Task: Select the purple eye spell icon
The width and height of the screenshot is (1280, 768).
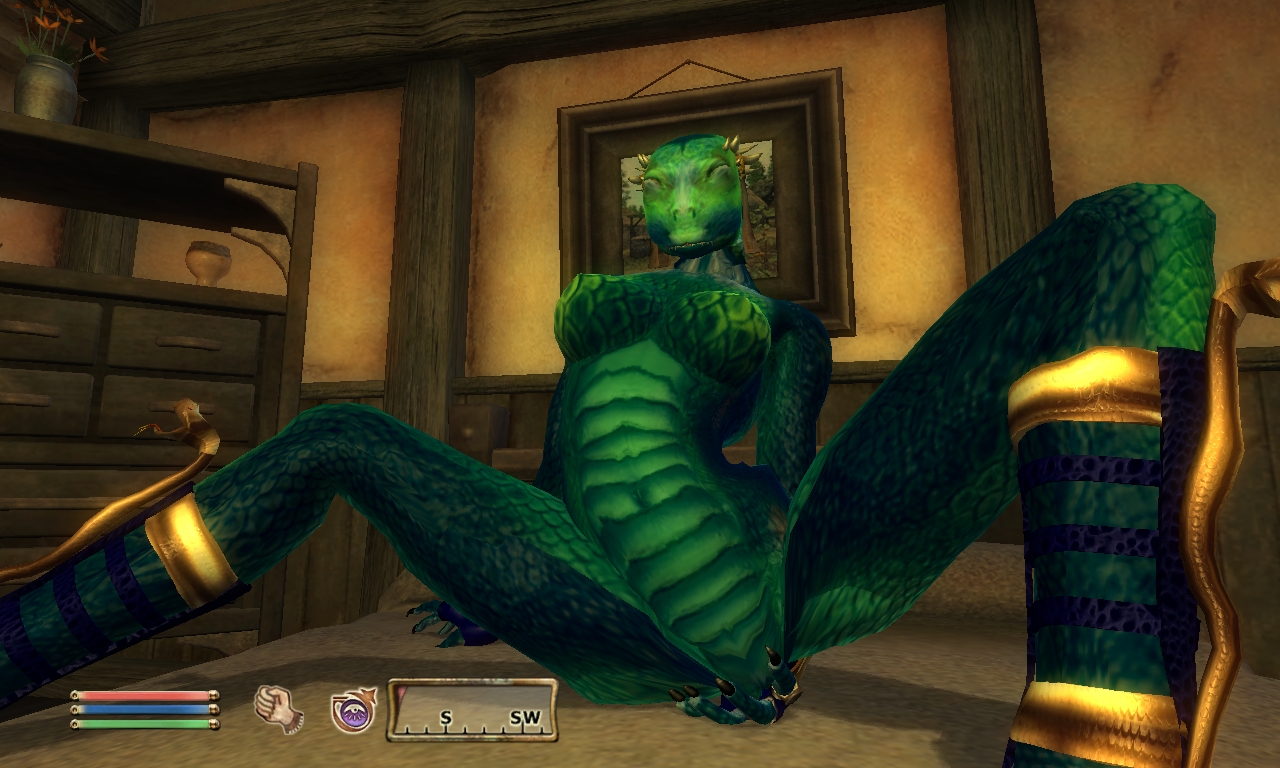Action: [353, 710]
